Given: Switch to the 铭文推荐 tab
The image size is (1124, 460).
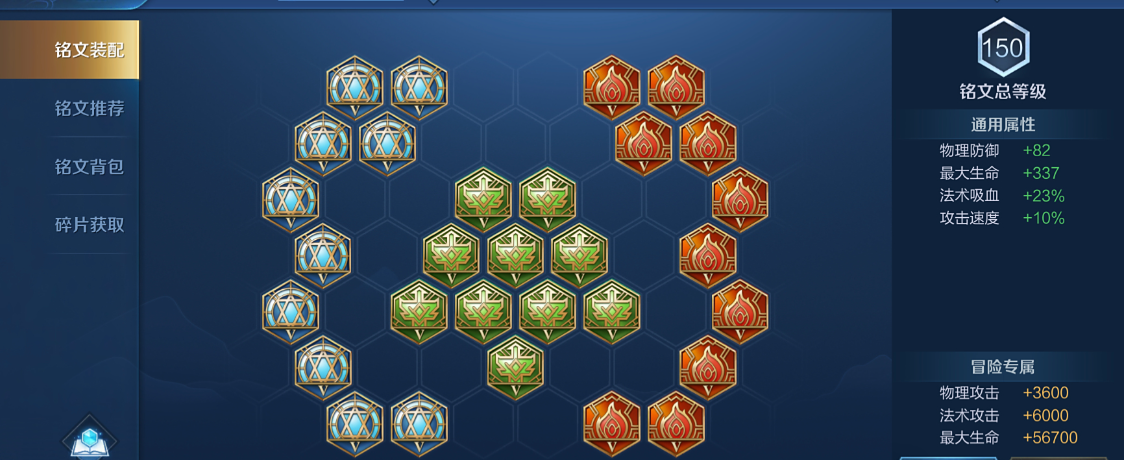Looking at the screenshot, I should (89, 108).
